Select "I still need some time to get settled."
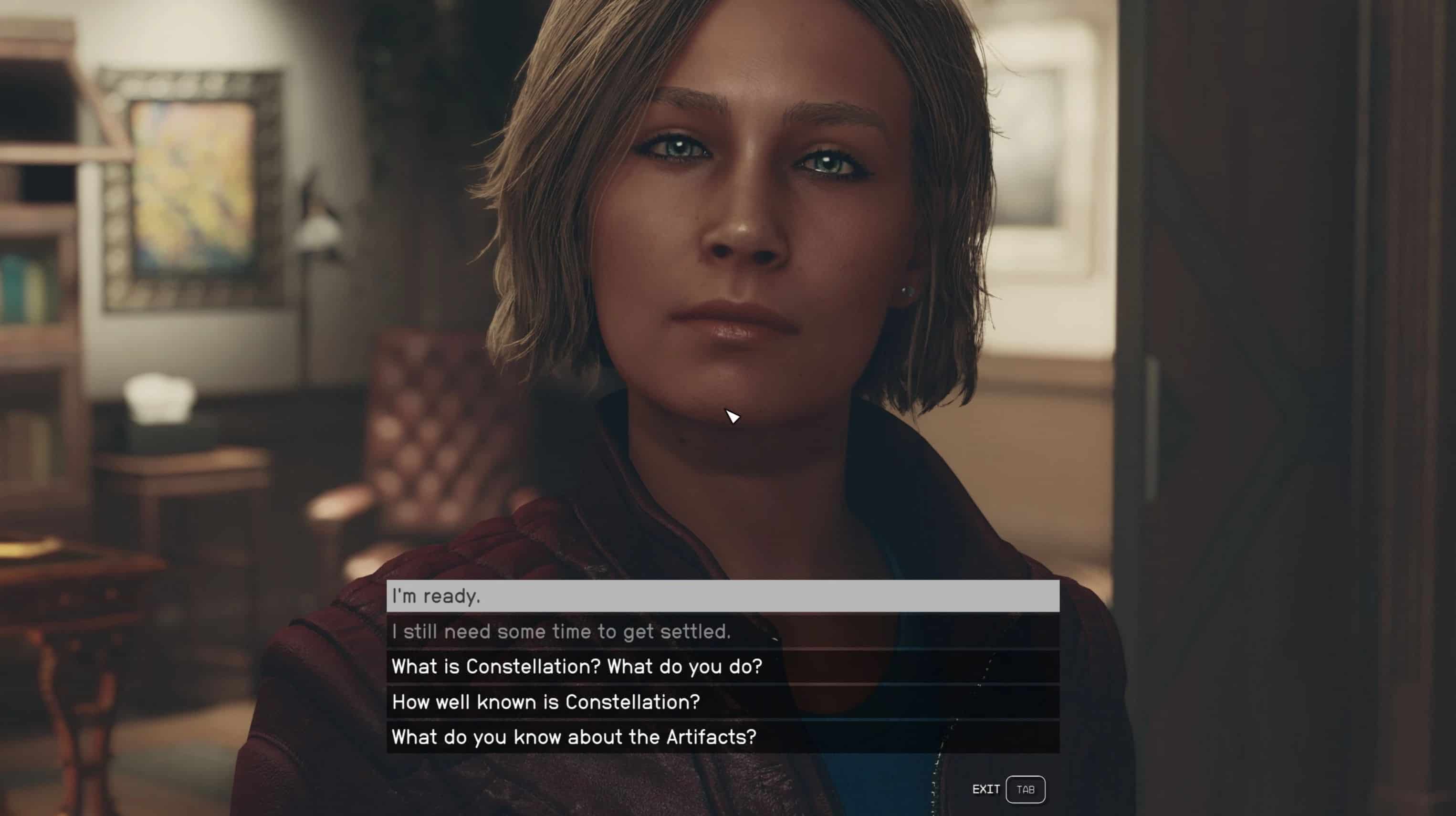1456x816 pixels. pyautogui.click(x=723, y=632)
